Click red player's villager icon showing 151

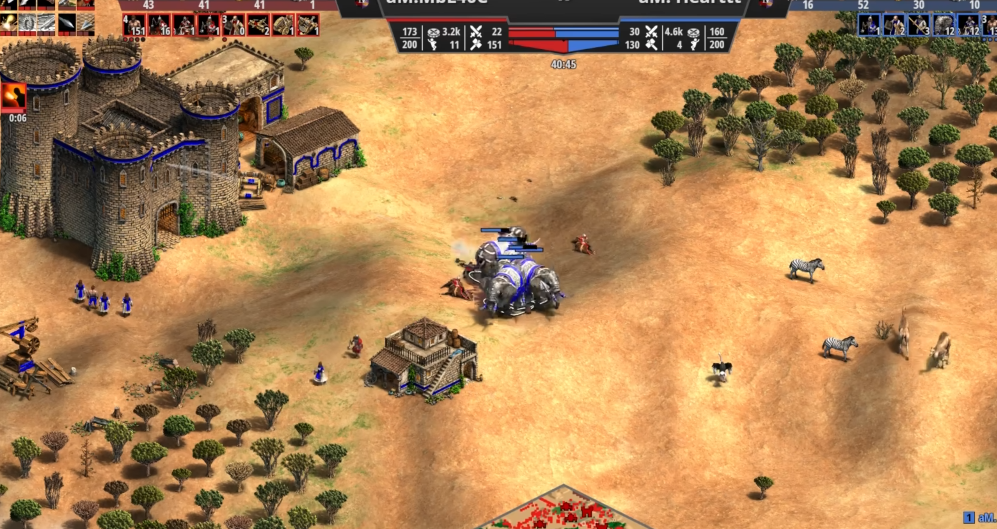coord(134,24)
